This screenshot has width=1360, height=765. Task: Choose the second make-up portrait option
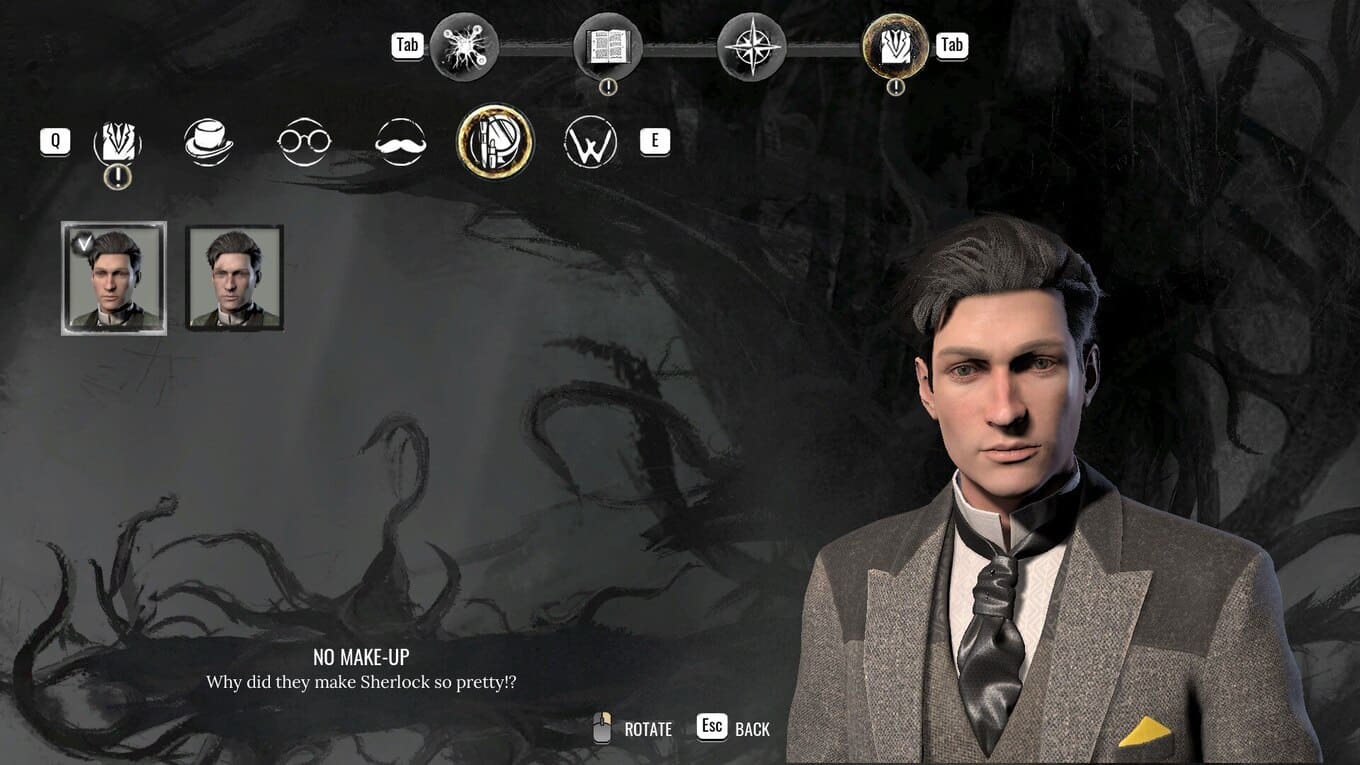click(235, 278)
